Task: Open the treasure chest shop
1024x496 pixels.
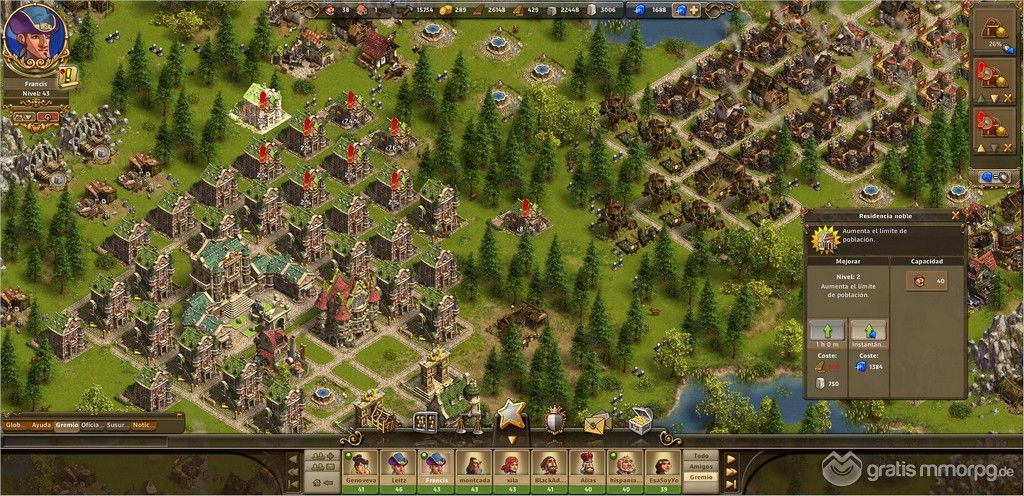Action: click(x=640, y=423)
